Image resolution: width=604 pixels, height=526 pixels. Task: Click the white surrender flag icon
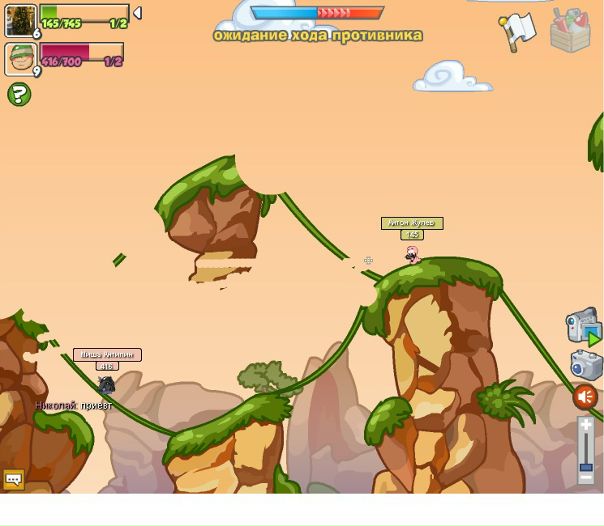tap(518, 31)
